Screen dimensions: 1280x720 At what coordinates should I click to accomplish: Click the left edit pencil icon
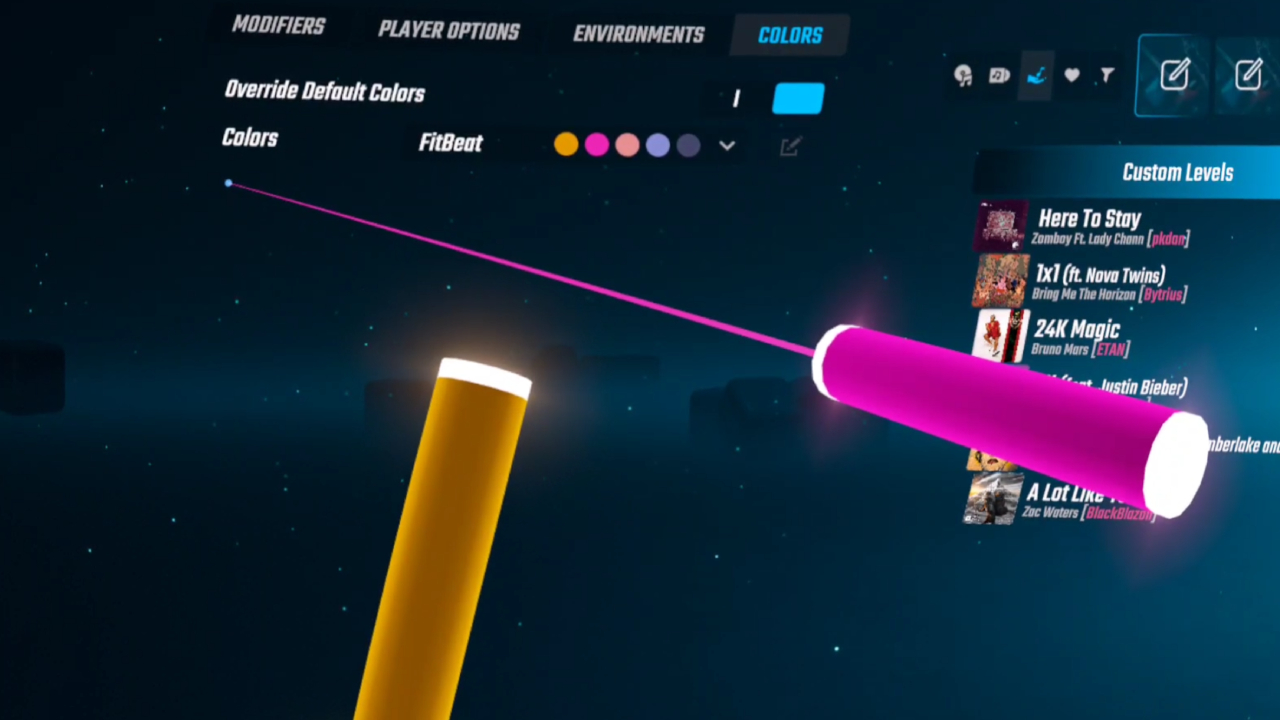point(1175,74)
